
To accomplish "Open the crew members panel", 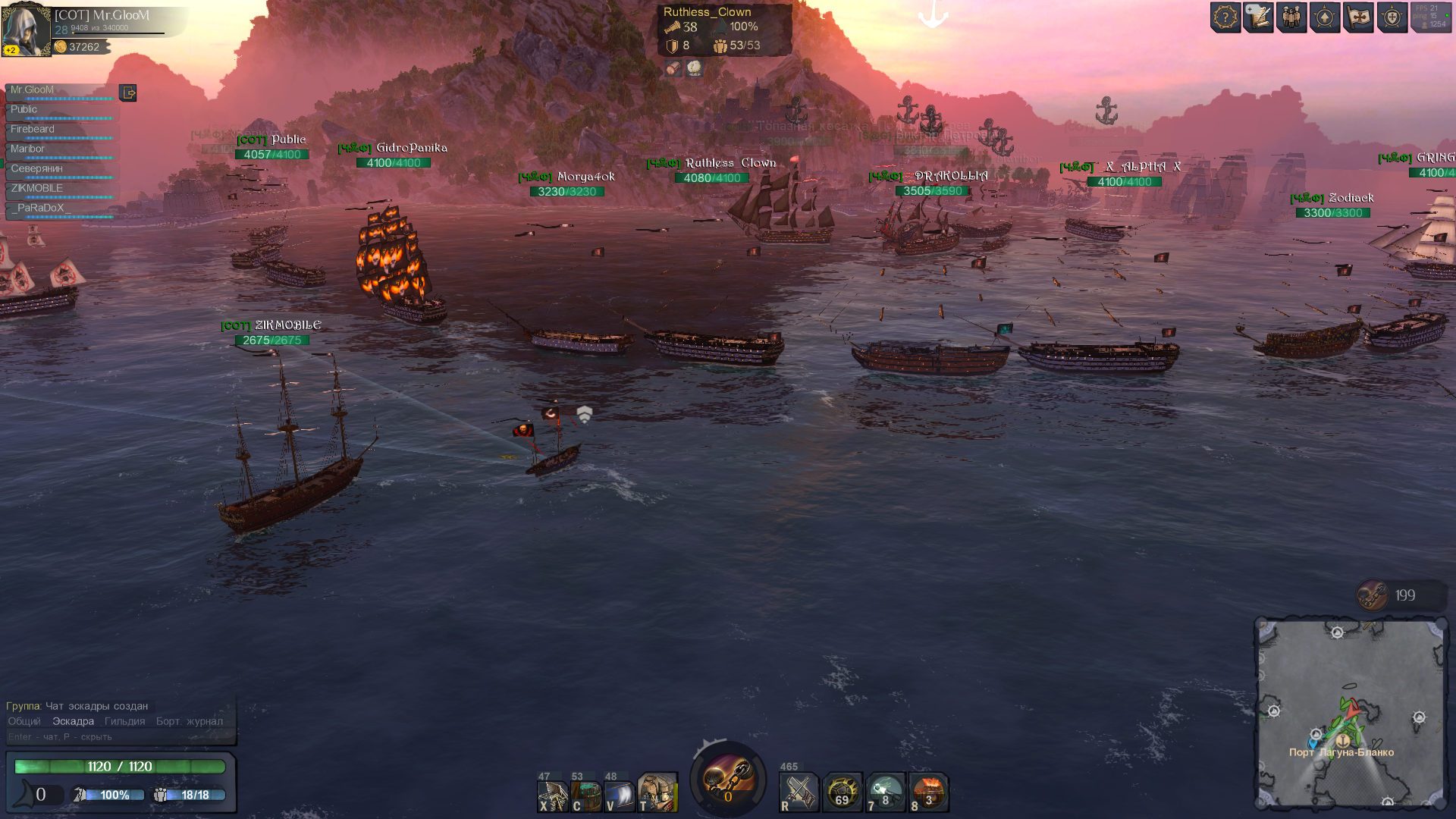I will click(x=1291, y=17).
